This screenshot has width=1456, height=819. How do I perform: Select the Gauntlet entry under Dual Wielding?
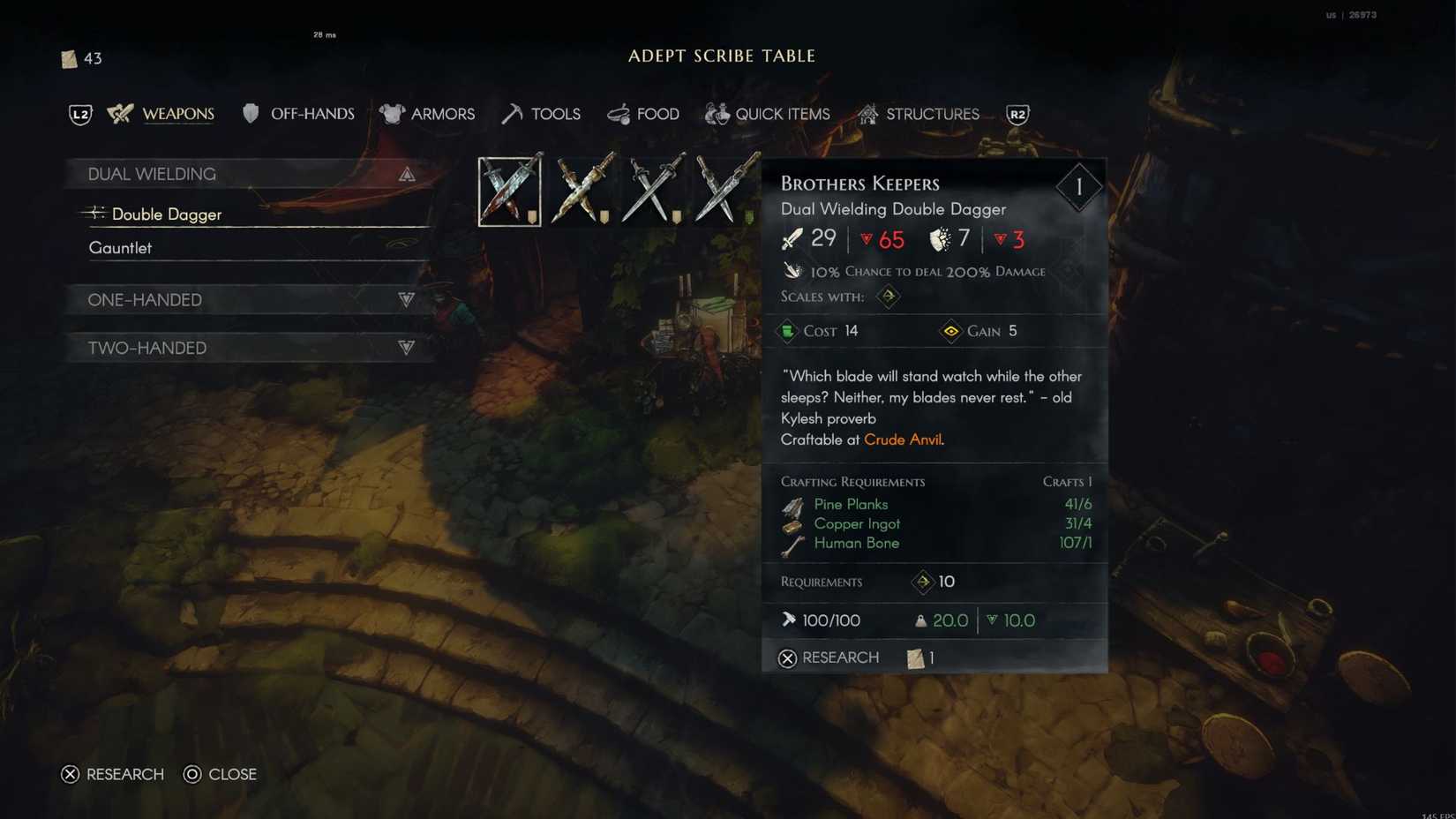pos(121,247)
